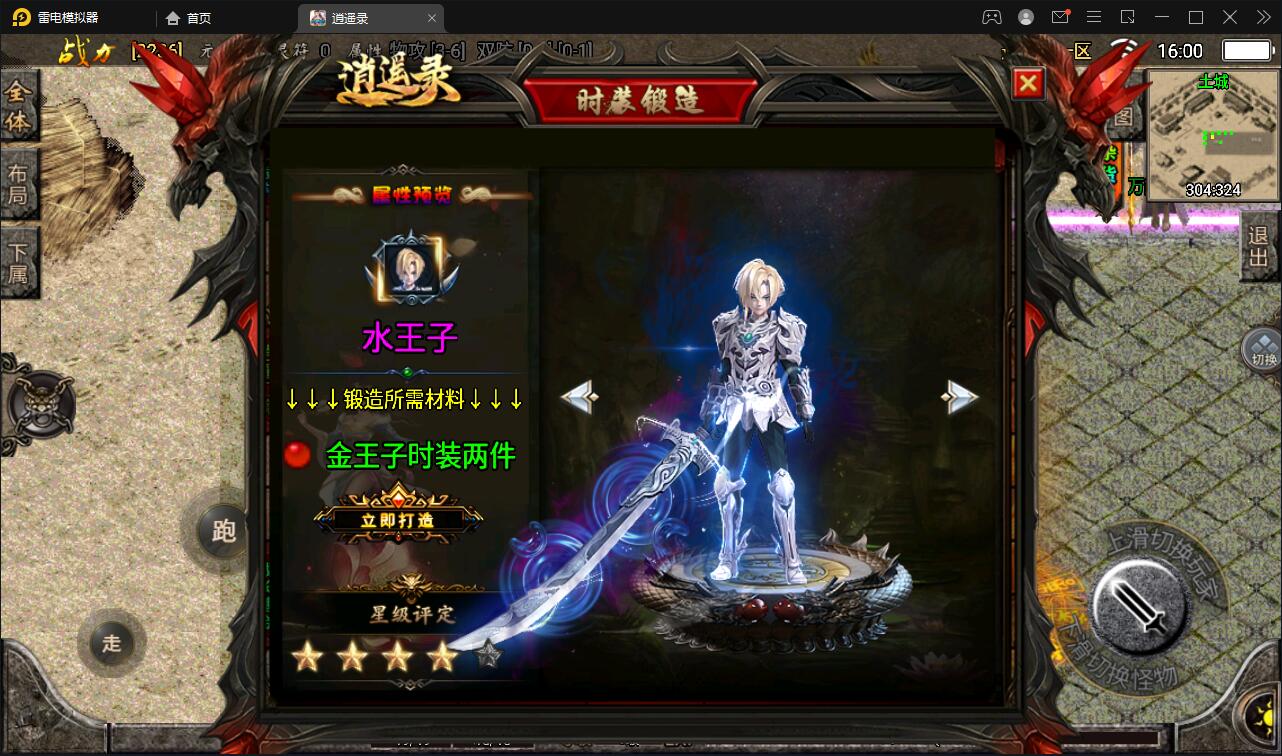Toggle 走 walking movement mode
This screenshot has height=756, width=1282.
point(111,643)
